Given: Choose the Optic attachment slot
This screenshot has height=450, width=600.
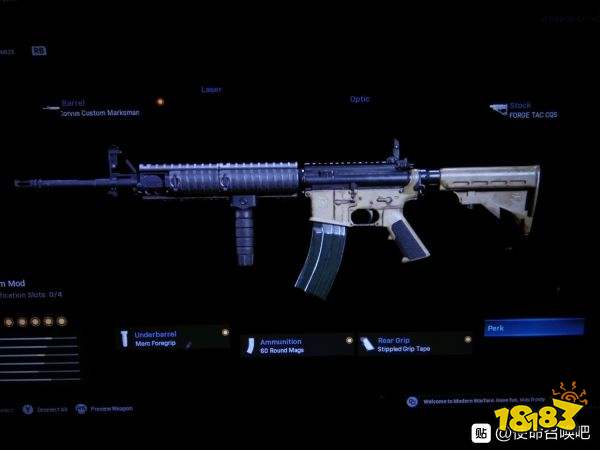Looking at the screenshot, I should tap(359, 99).
